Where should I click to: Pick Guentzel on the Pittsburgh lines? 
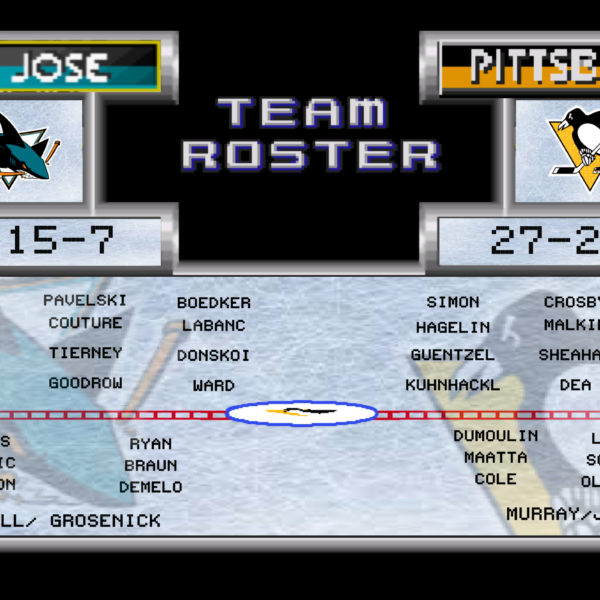[453, 355]
